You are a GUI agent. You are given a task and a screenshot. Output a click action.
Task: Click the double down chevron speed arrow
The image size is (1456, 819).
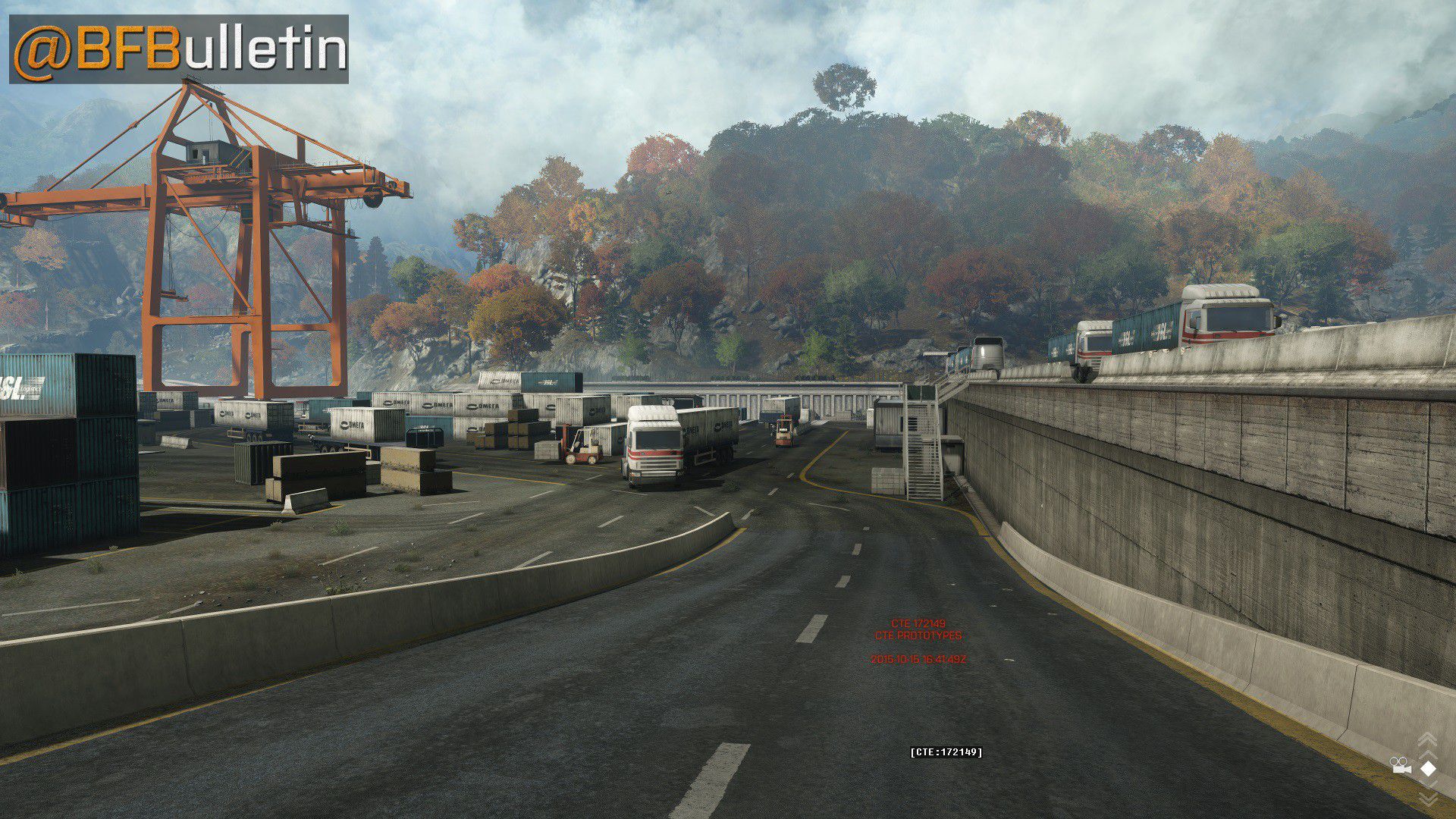[1427, 797]
